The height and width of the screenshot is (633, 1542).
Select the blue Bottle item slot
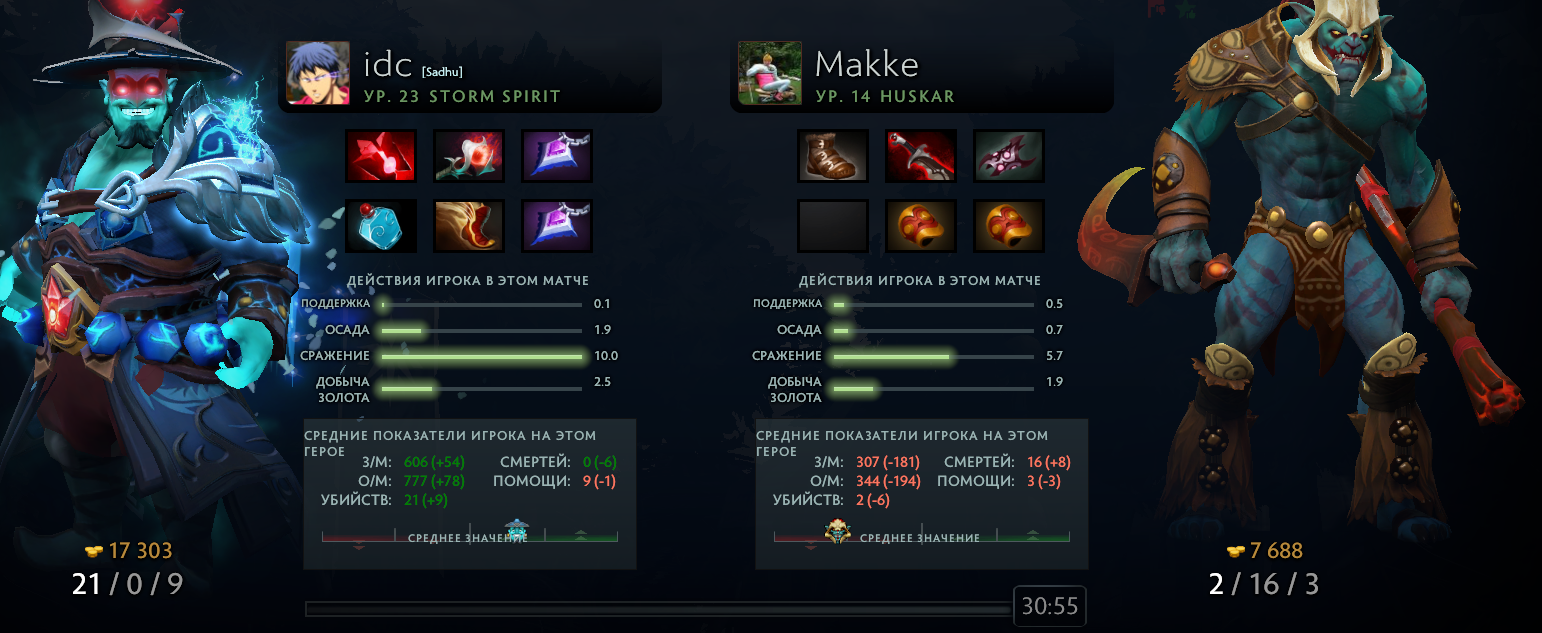tap(380, 225)
